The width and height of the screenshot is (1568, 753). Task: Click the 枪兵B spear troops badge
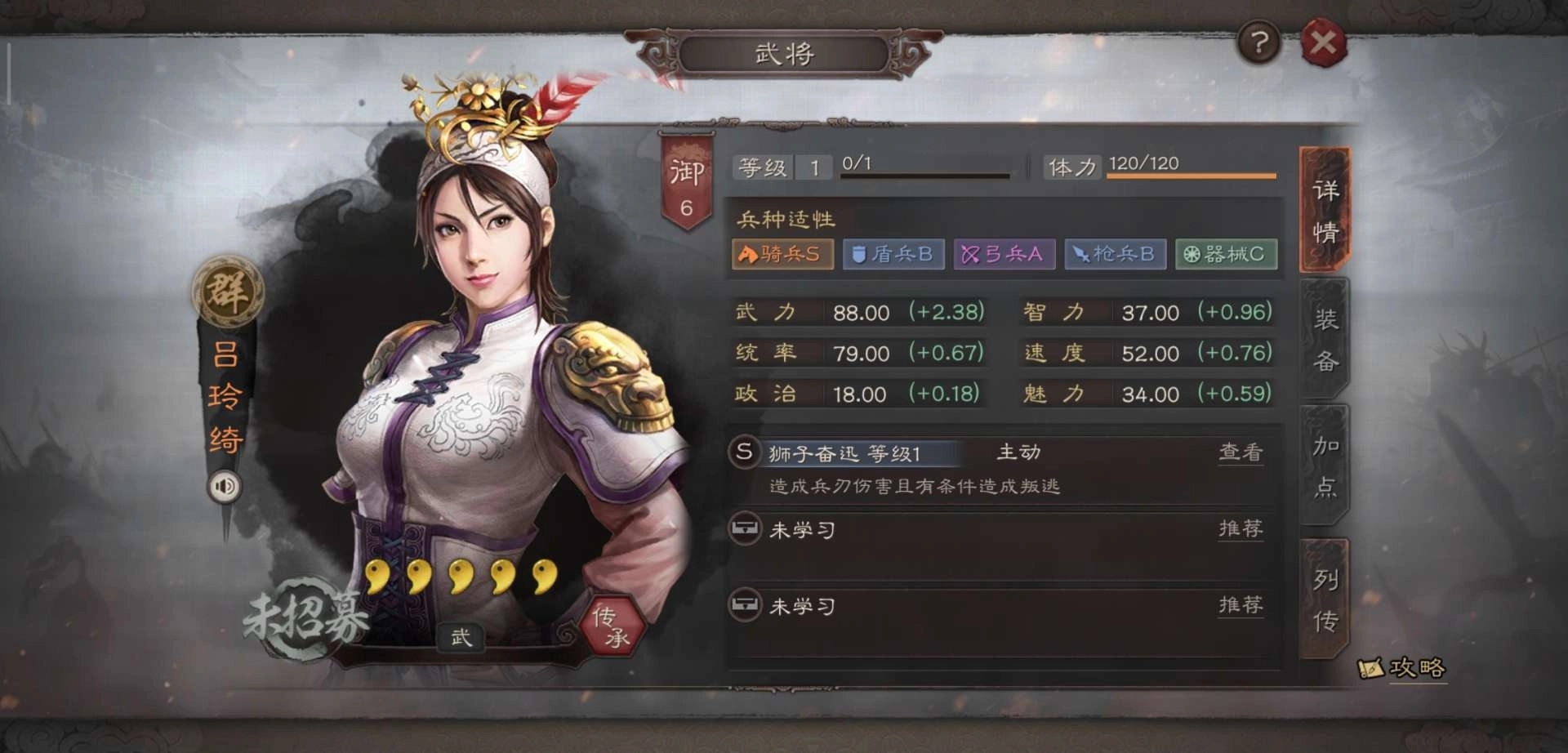(1115, 254)
